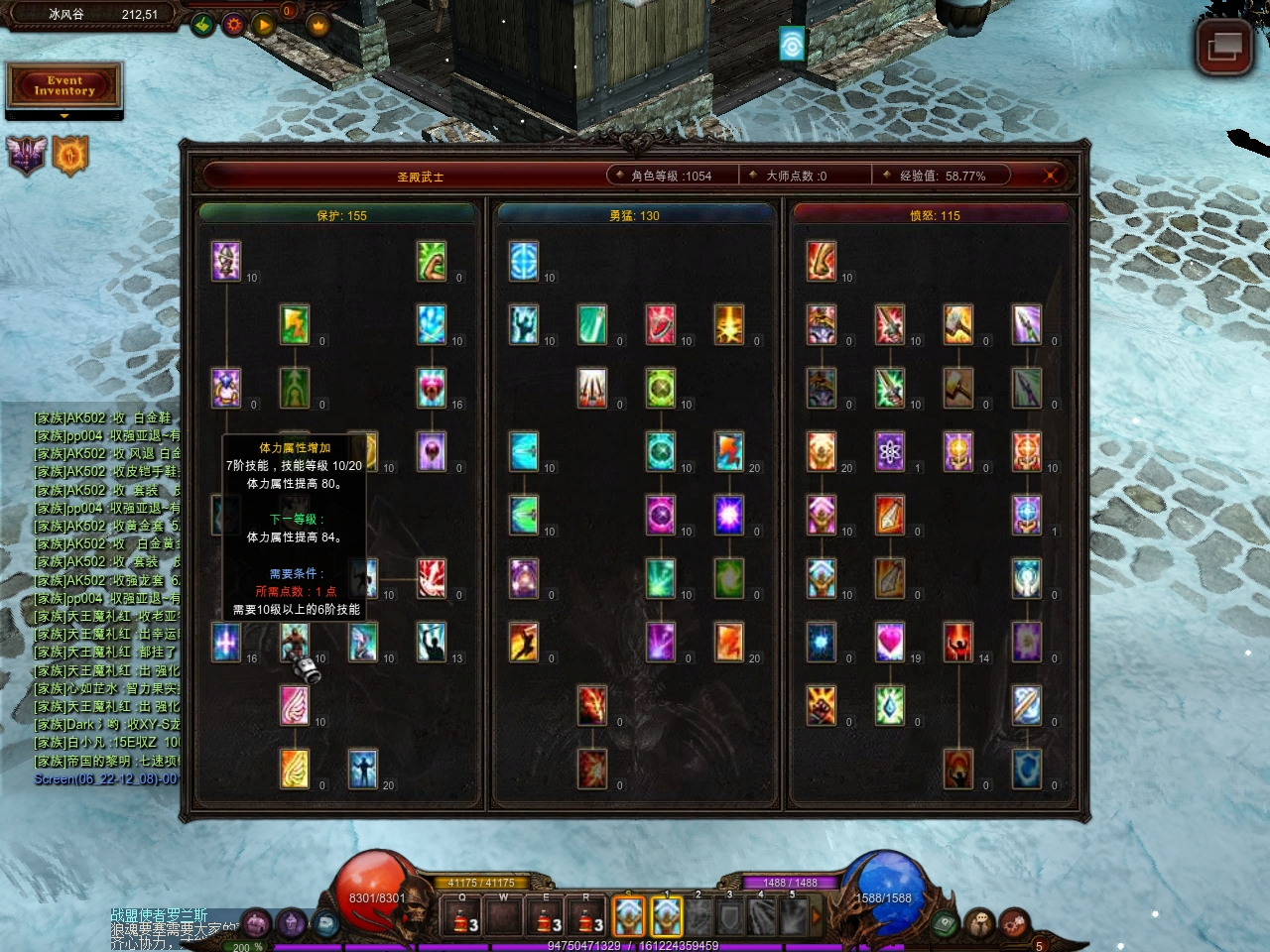Image resolution: width=1270 pixels, height=952 pixels.
Task: Click the crown icon button
Action: tap(318, 26)
